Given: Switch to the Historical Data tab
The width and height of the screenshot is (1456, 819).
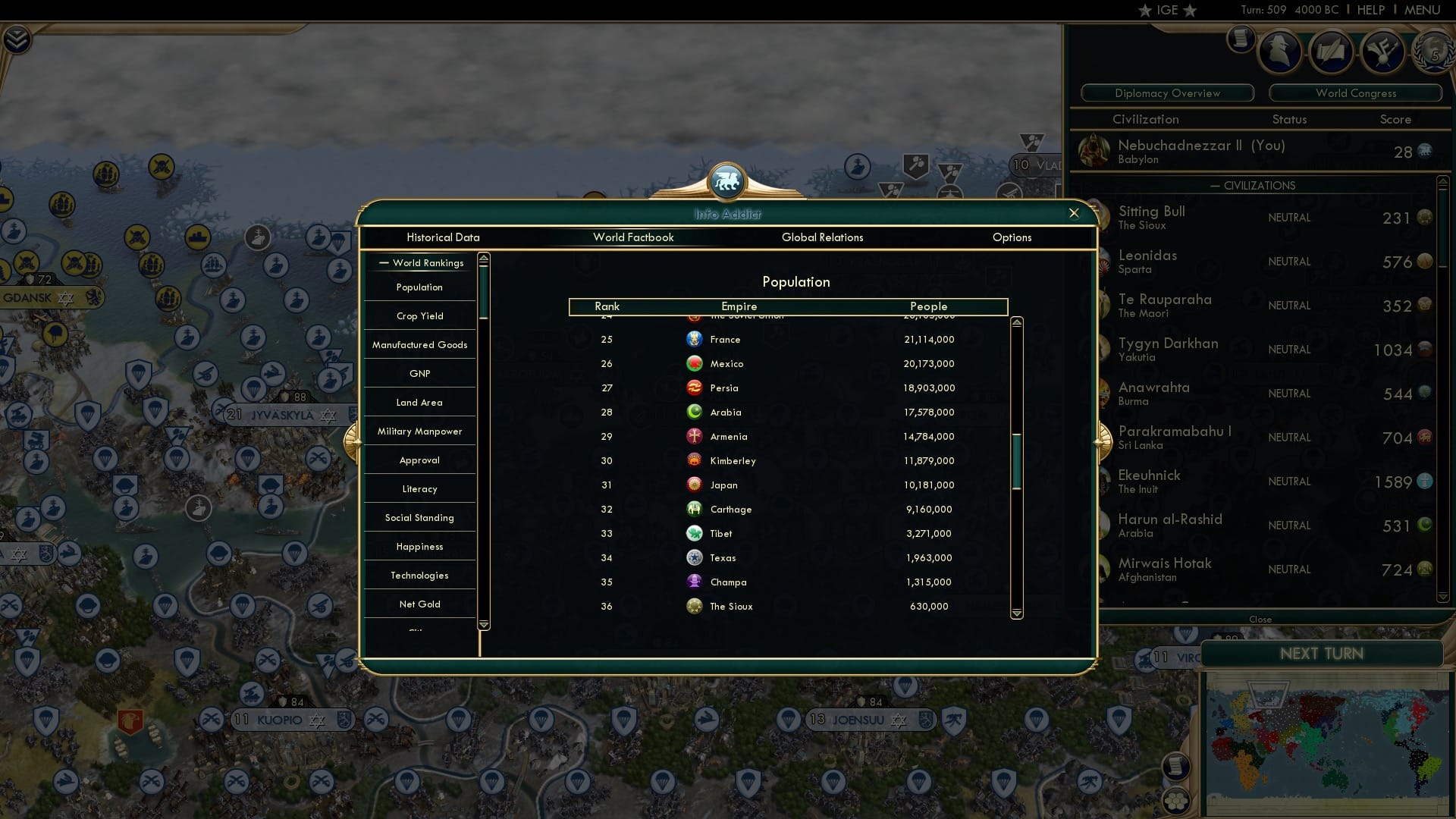Looking at the screenshot, I should [443, 237].
